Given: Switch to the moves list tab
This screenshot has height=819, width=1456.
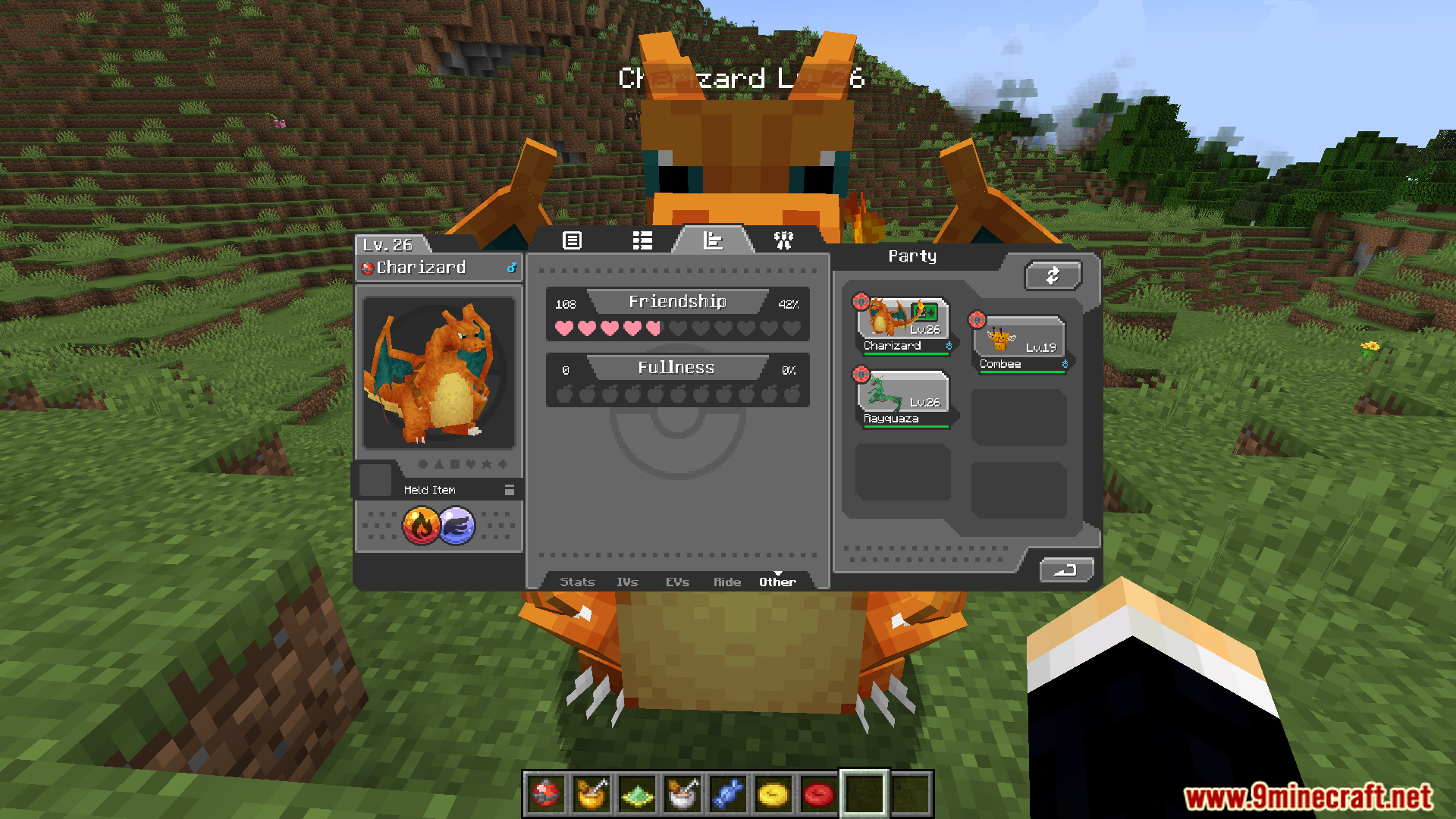Looking at the screenshot, I should click(642, 240).
